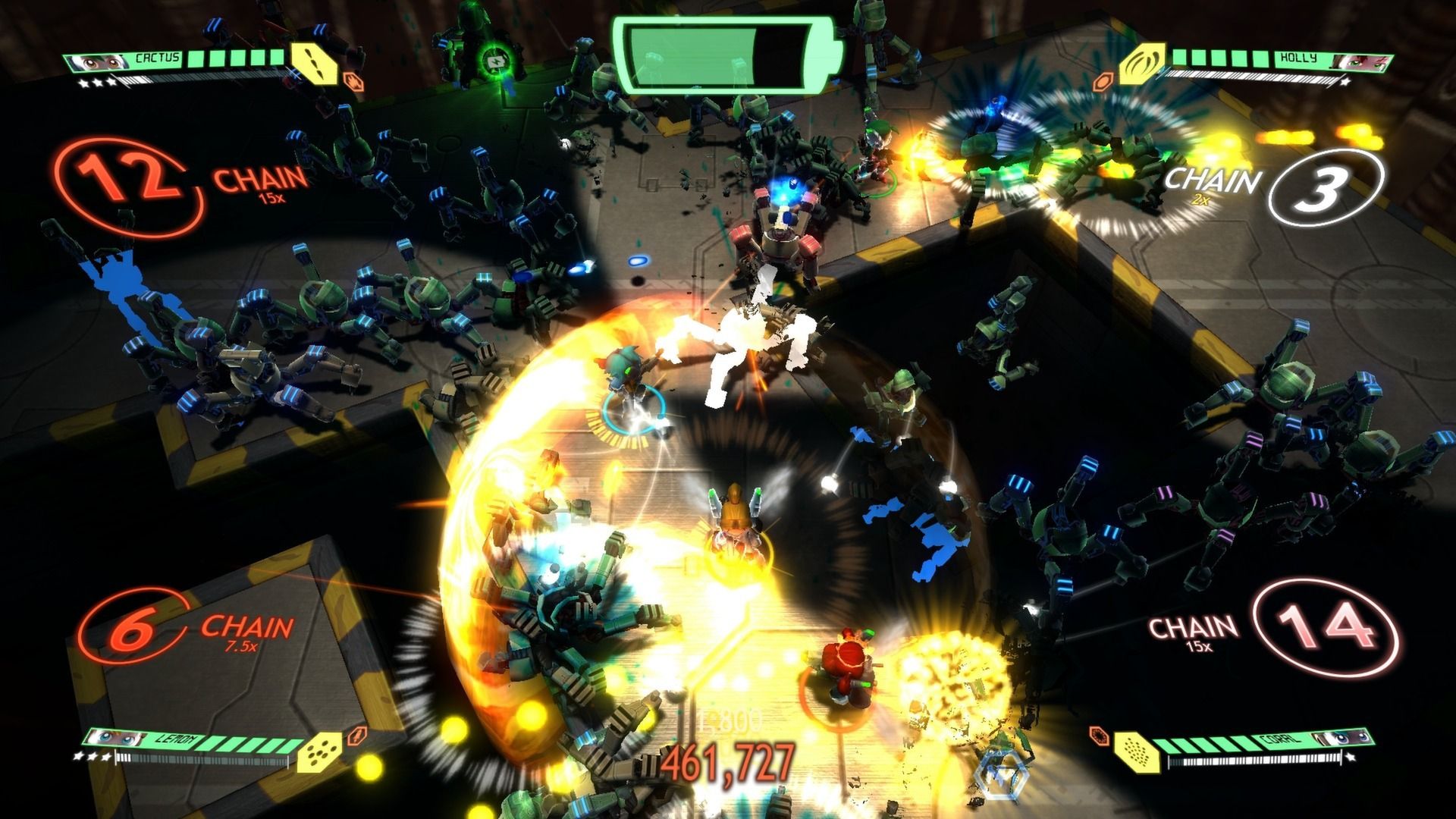1456x819 pixels.
Task: Click the star at end of Holly's combo bar
Action: click(x=1345, y=81)
